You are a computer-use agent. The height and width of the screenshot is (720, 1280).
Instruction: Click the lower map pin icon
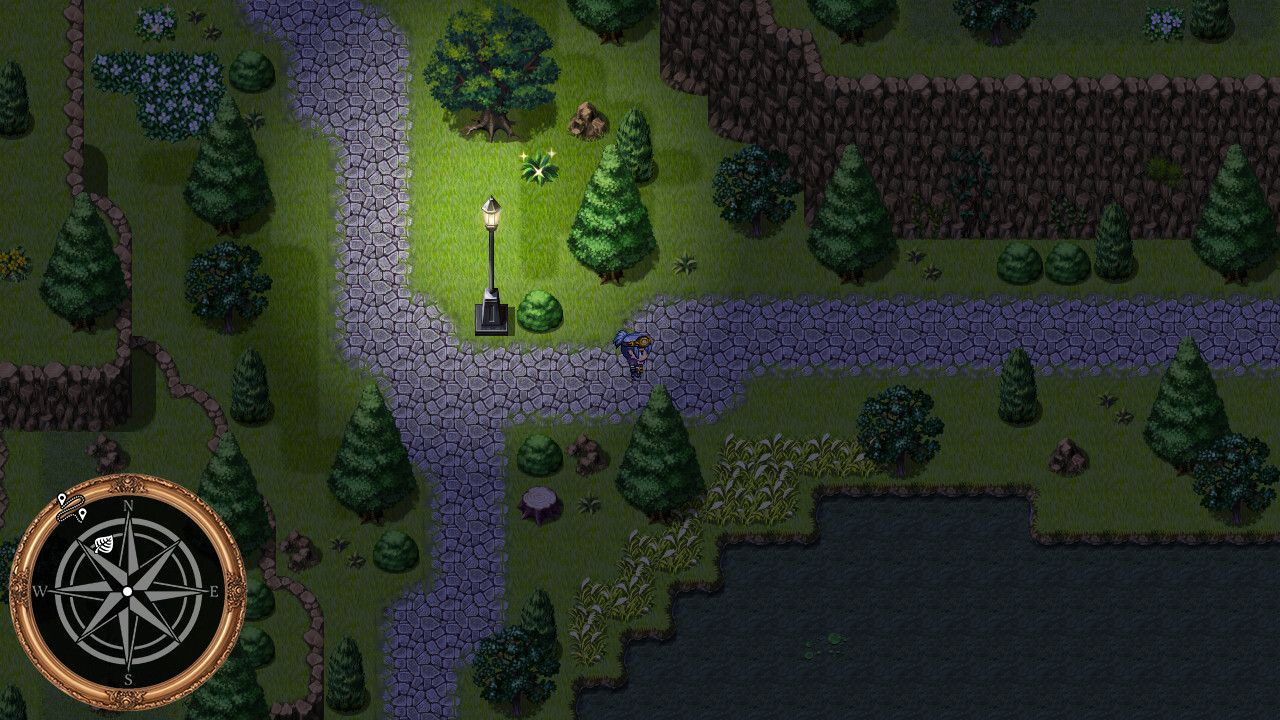point(83,514)
